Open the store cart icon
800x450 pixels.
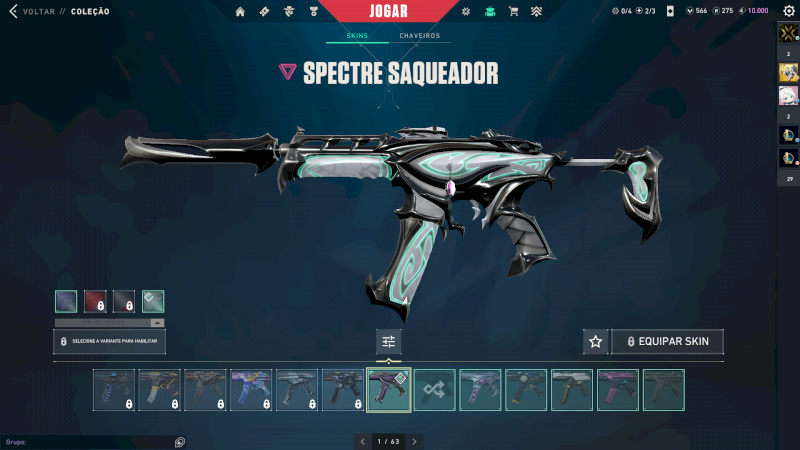(513, 12)
